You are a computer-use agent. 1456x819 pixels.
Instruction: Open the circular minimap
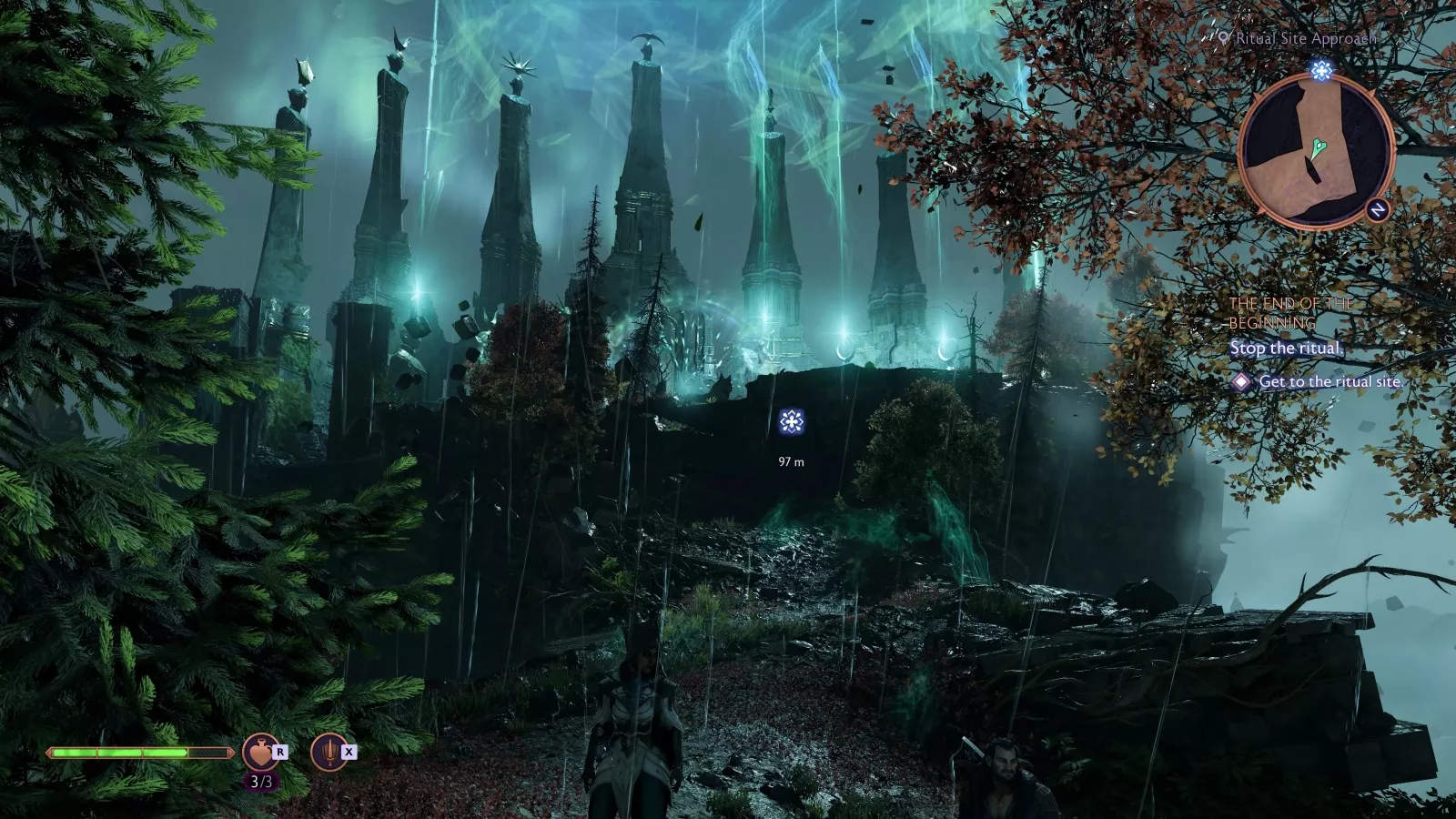click(x=1315, y=151)
